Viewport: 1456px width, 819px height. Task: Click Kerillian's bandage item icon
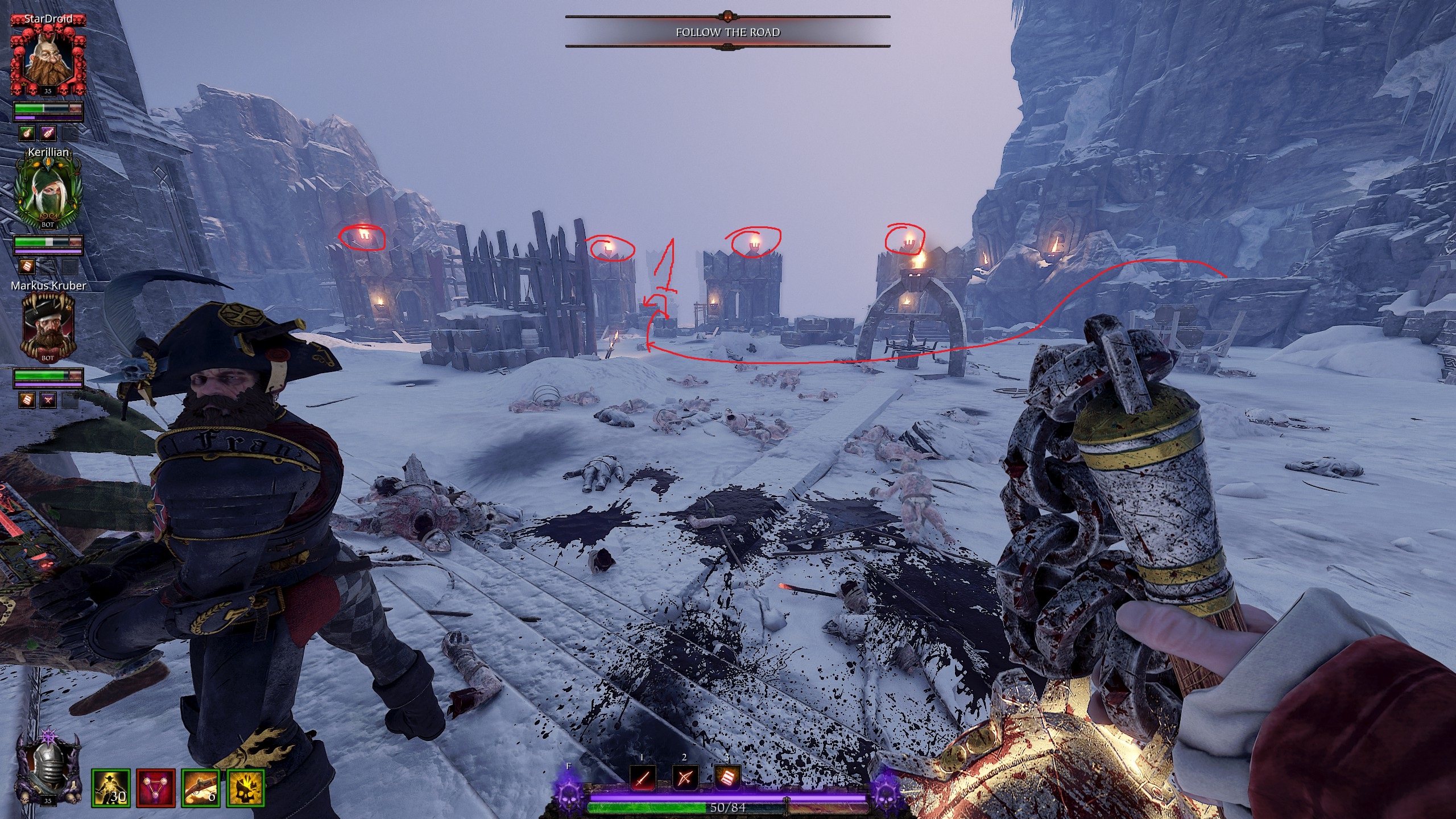point(27,266)
